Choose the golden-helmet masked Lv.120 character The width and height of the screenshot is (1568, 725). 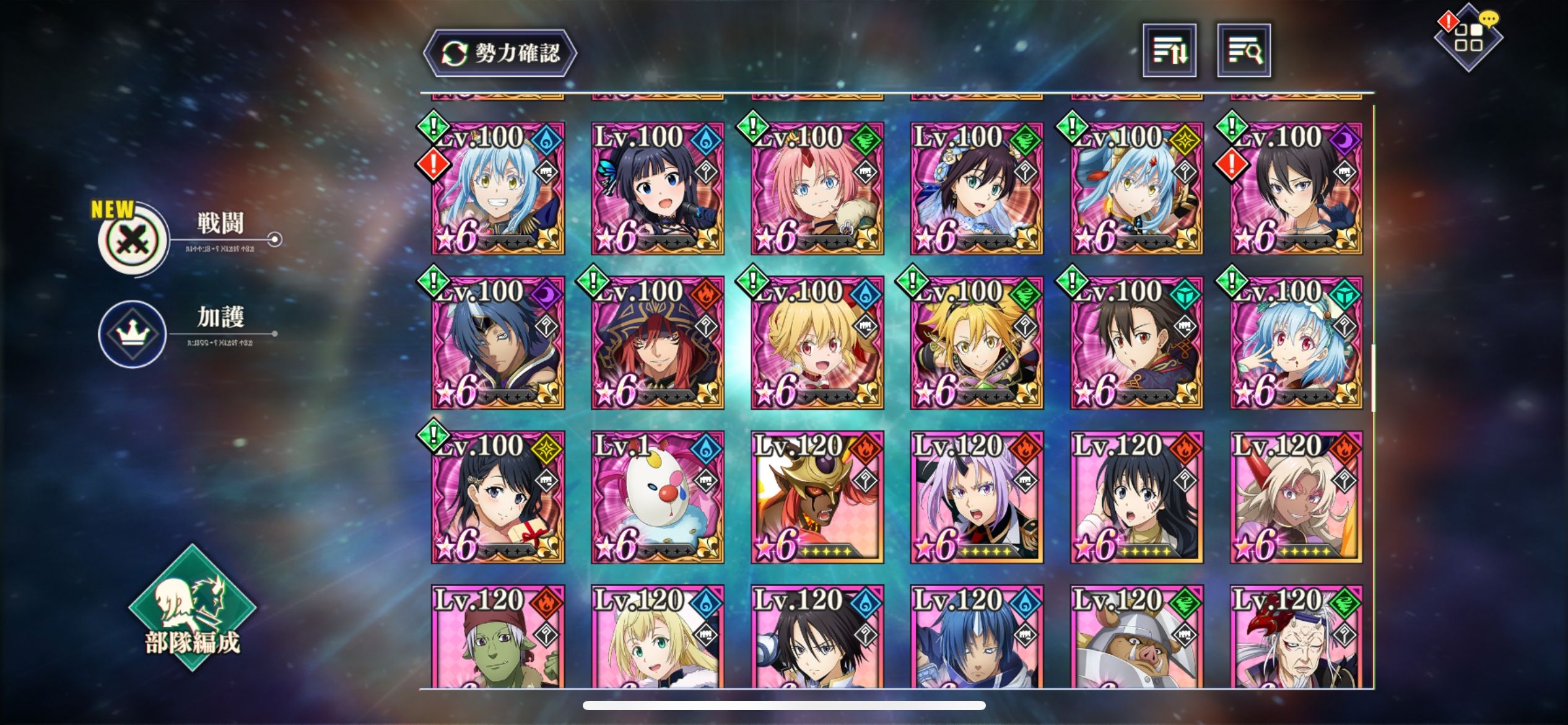click(817, 497)
